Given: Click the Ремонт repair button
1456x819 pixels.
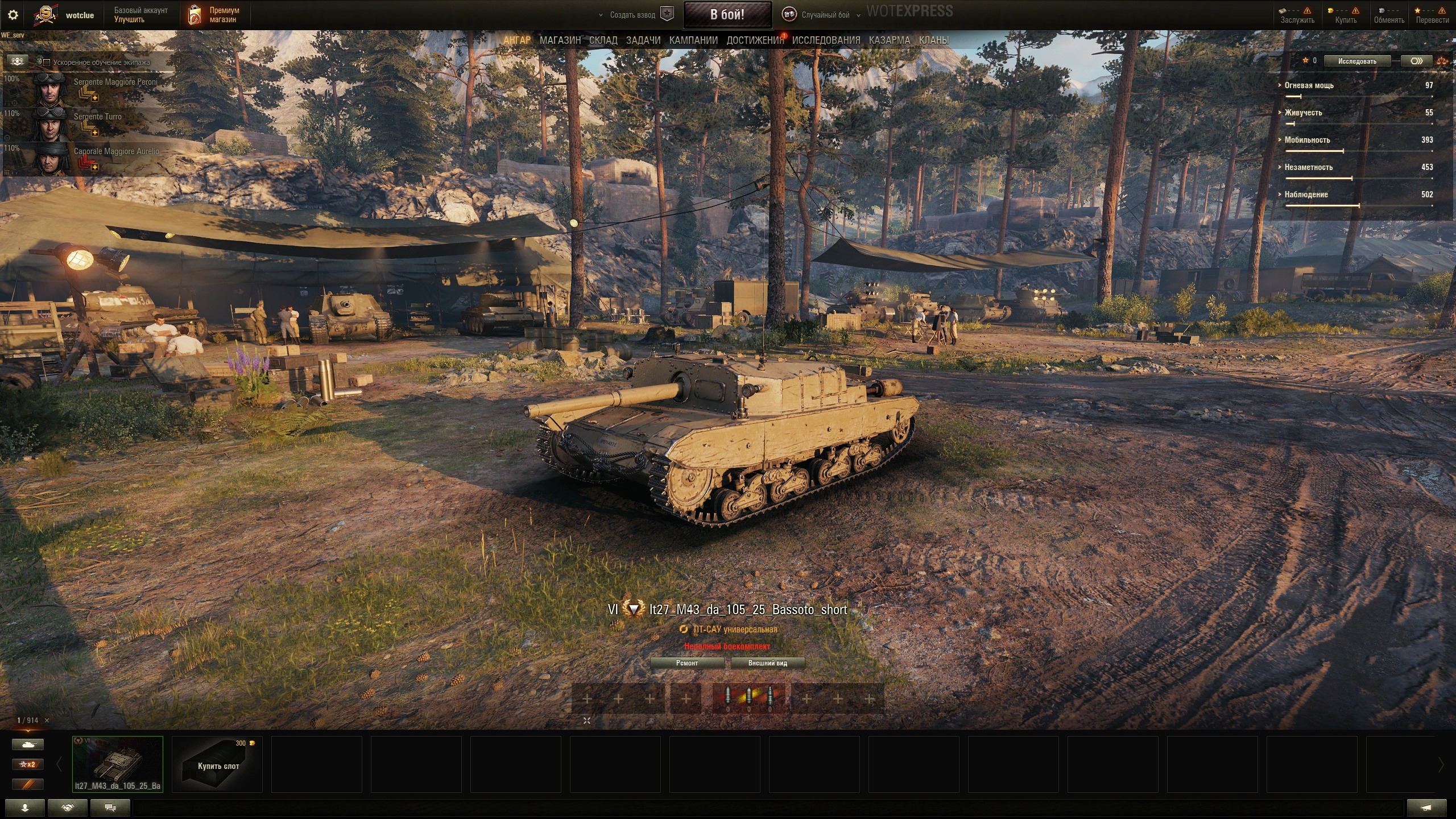Looking at the screenshot, I should (x=686, y=663).
